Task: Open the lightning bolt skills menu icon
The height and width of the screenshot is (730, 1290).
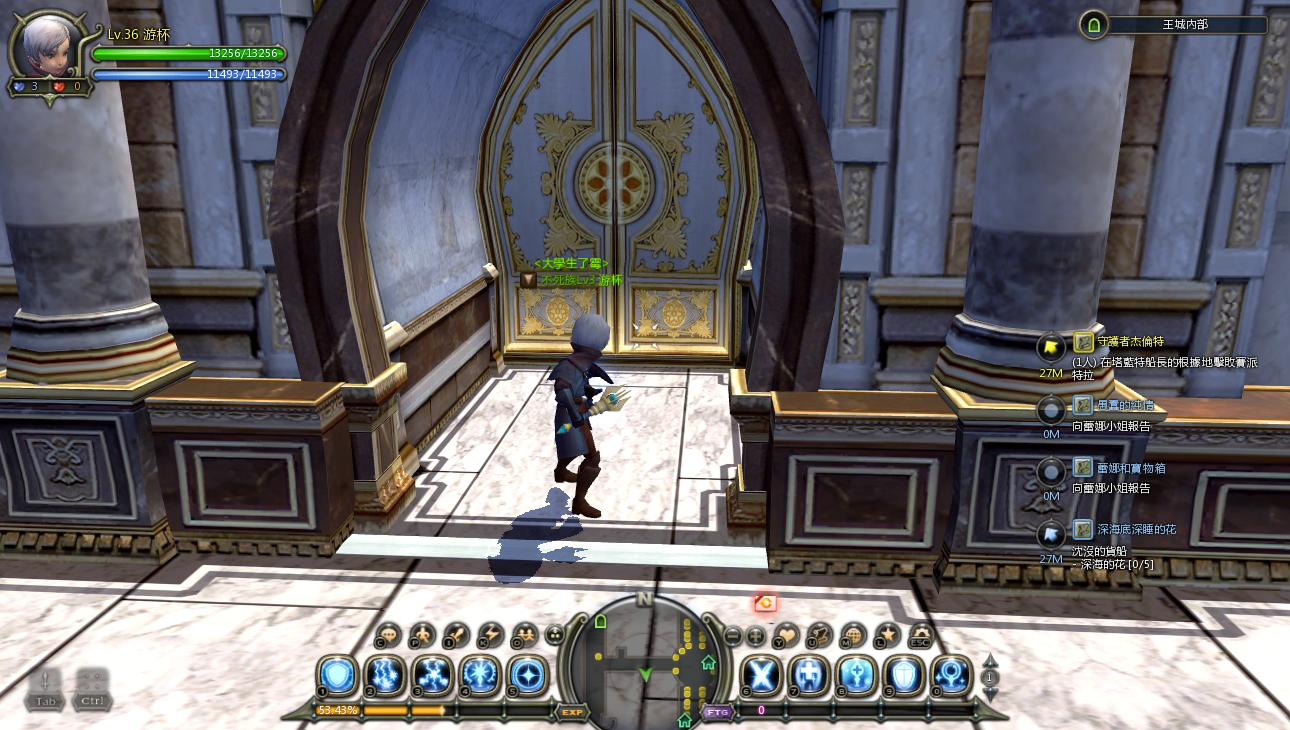Action: [491, 635]
